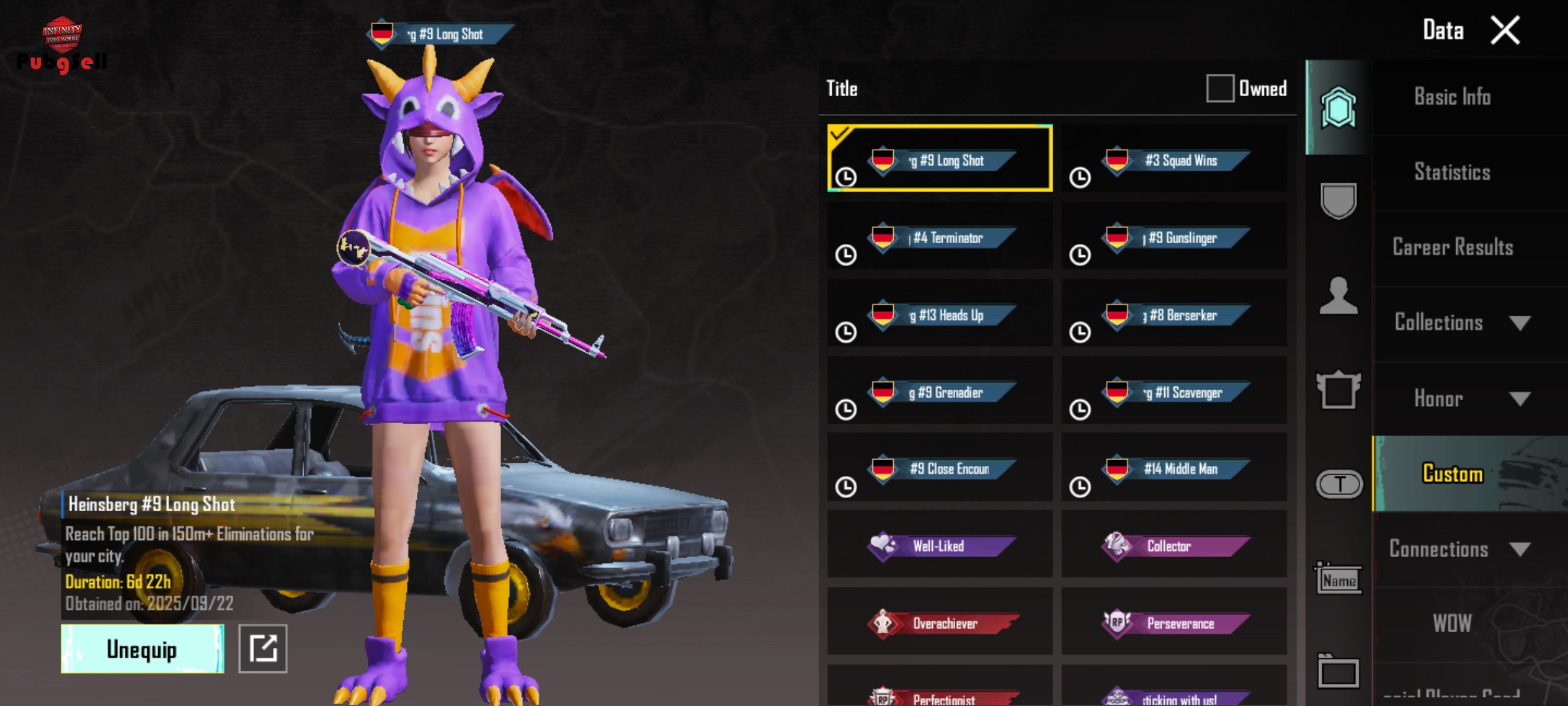Select the #13 Heads Up title
The width and height of the screenshot is (1568, 706).
pos(940,314)
